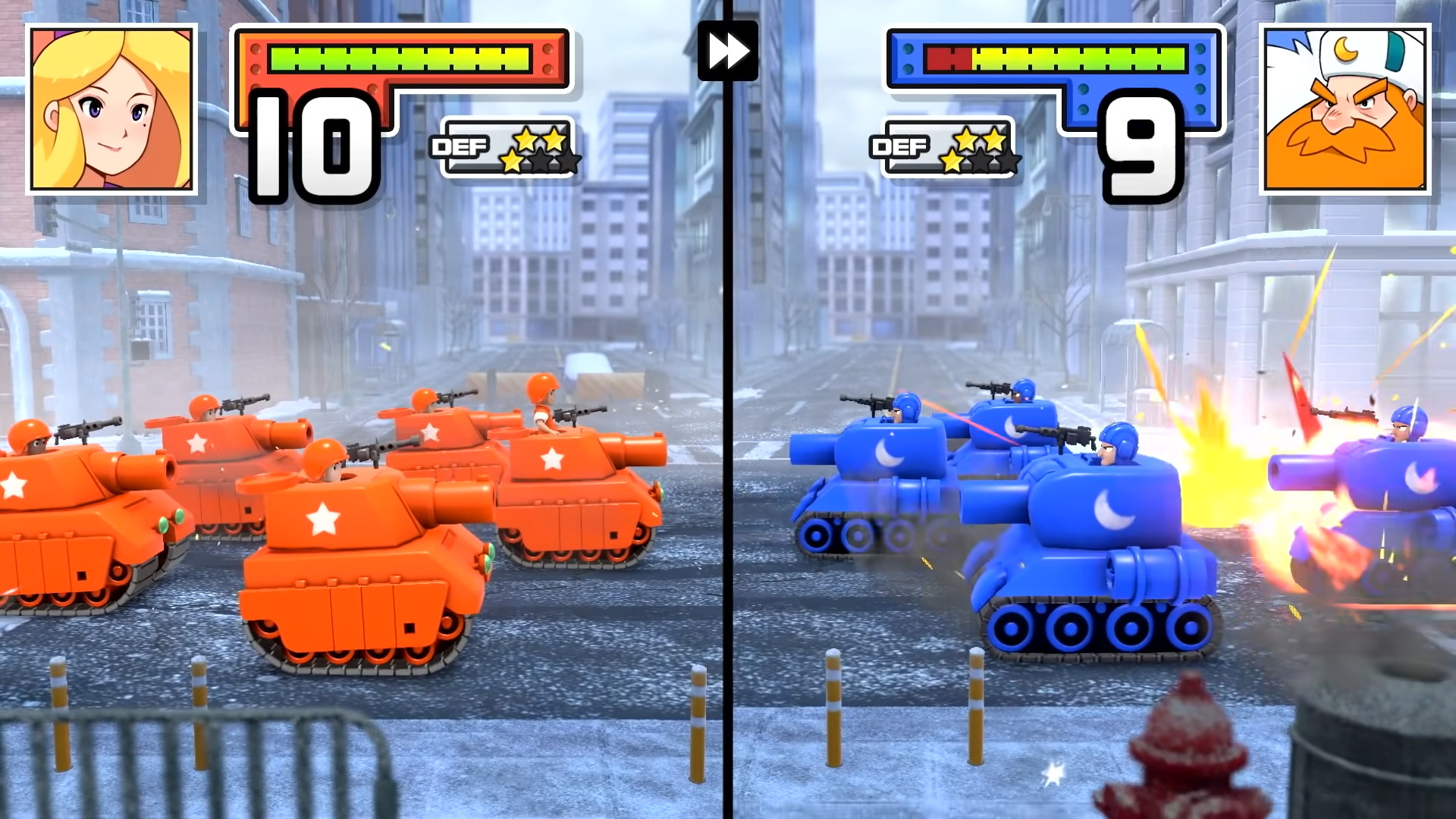The height and width of the screenshot is (819, 1456).
Task: Click the fast-forward battle animation icon
Action: point(730,52)
